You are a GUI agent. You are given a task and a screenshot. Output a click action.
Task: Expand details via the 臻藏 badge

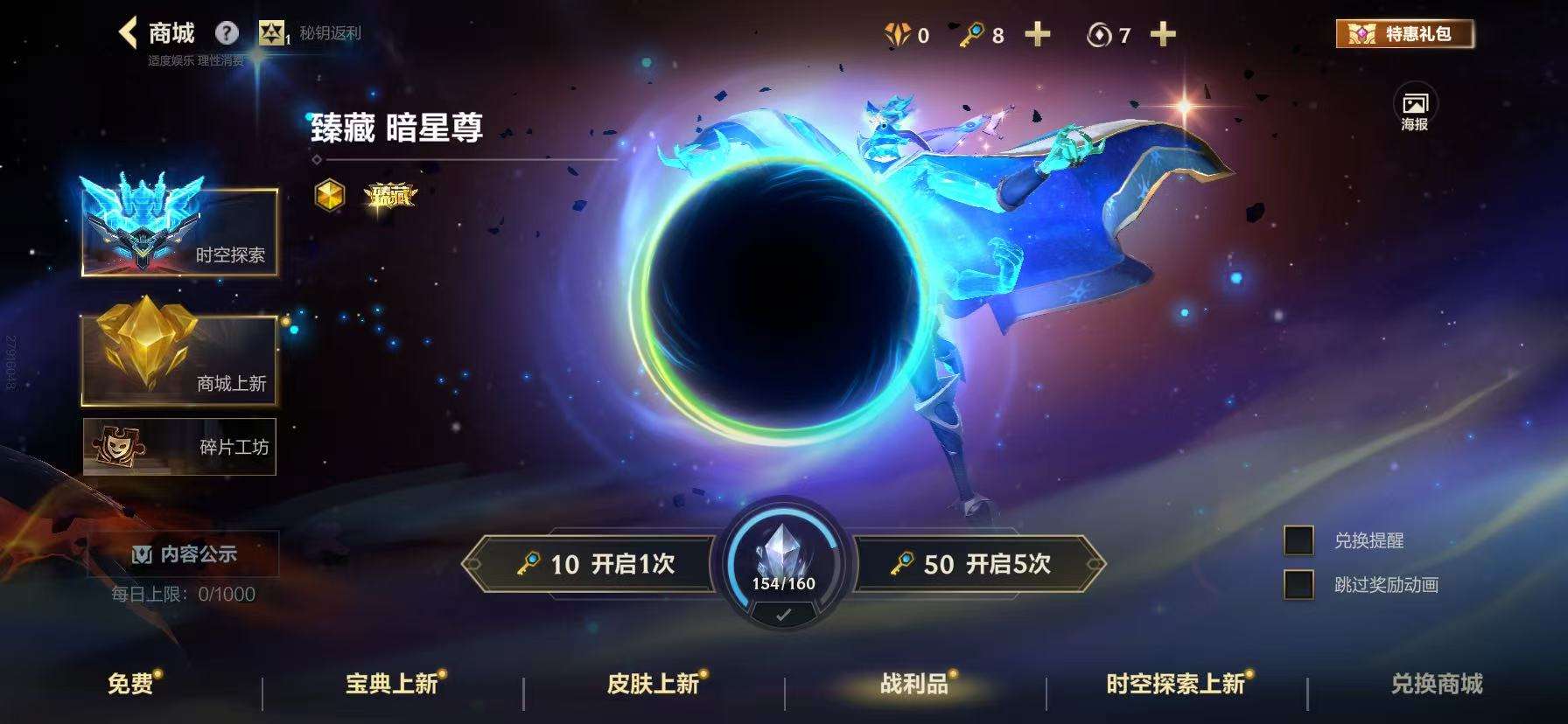pyautogui.click(x=390, y=197)
